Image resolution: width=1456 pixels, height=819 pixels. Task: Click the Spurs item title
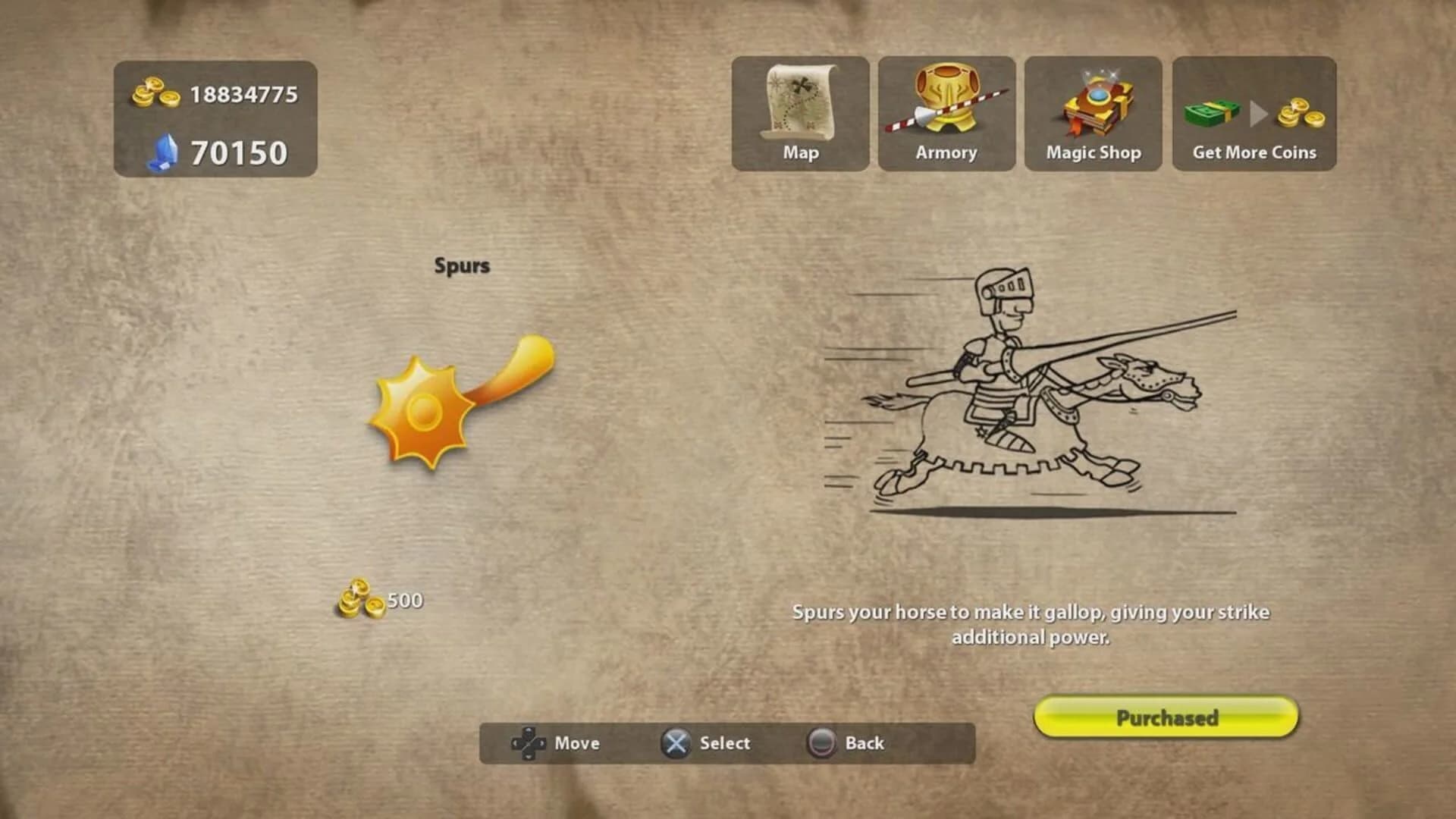pyautogui.click(x=463, y=265)
